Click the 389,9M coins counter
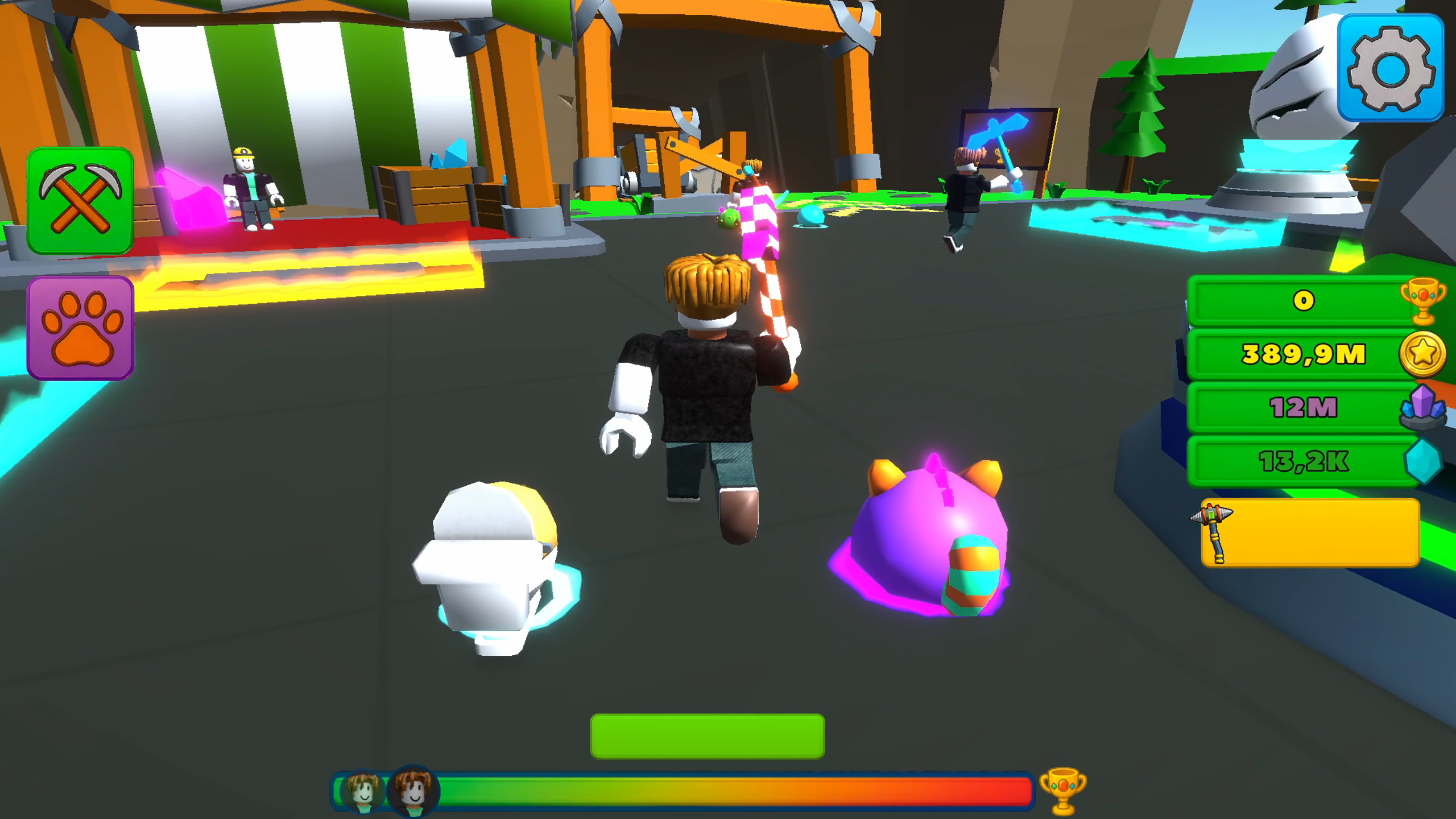The image size is (1456, 819). coord(1302,354)
